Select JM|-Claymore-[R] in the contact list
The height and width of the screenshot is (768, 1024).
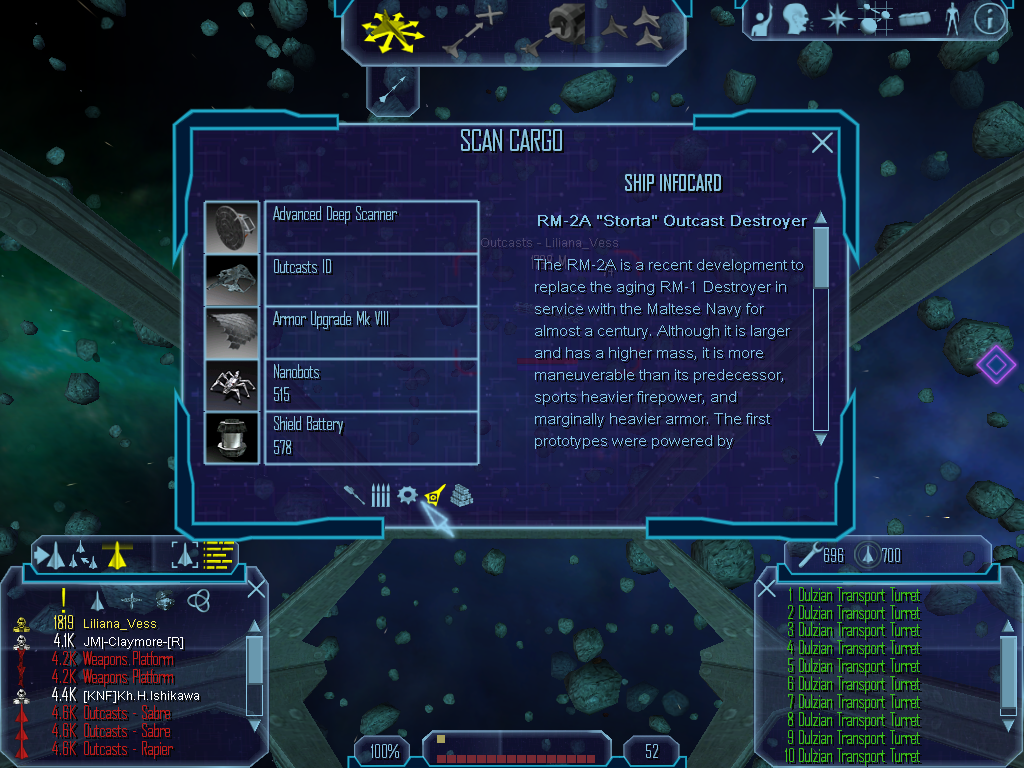[x=133, y=641]
